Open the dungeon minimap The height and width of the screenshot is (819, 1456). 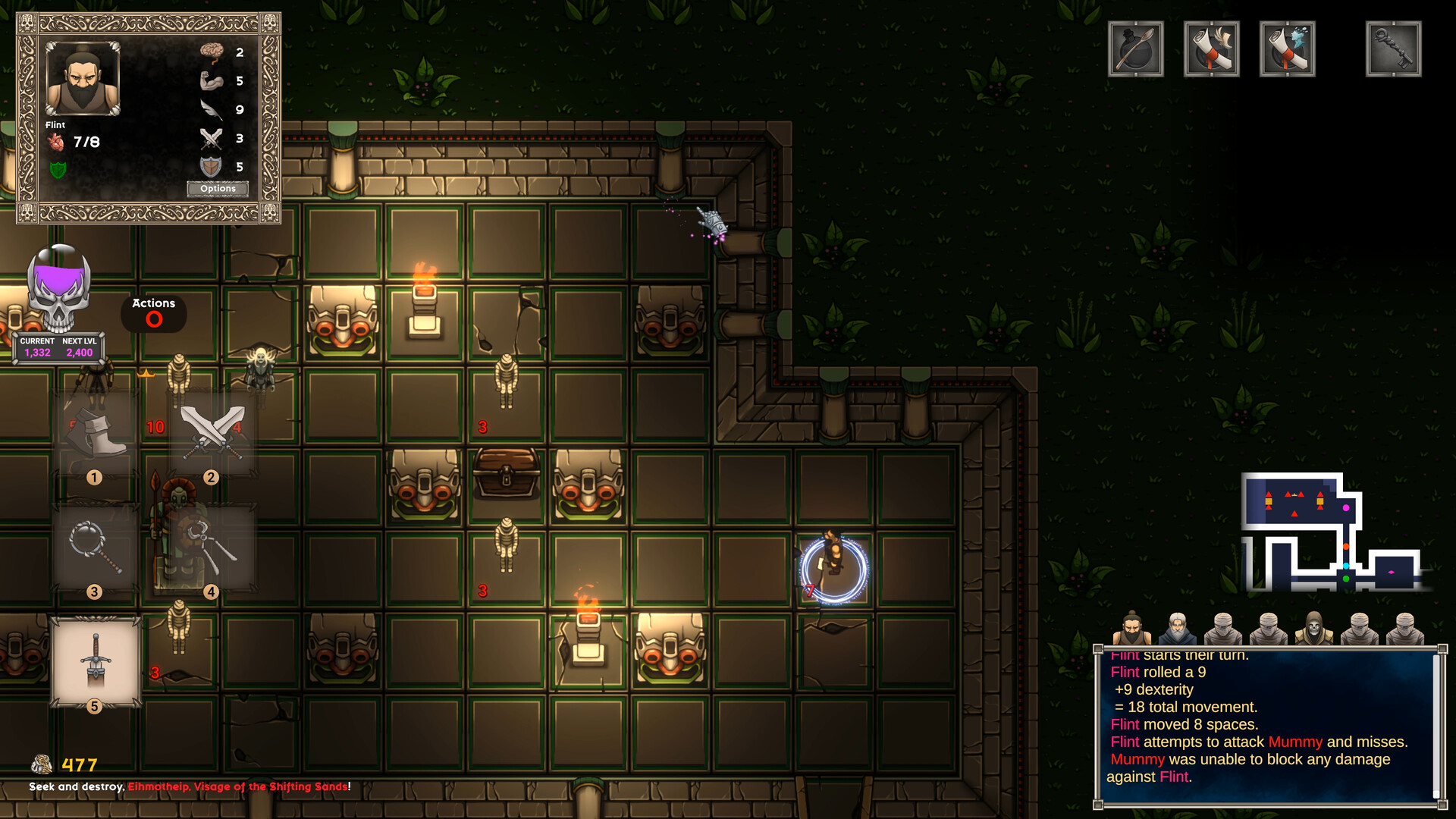tap(1331, 532)
